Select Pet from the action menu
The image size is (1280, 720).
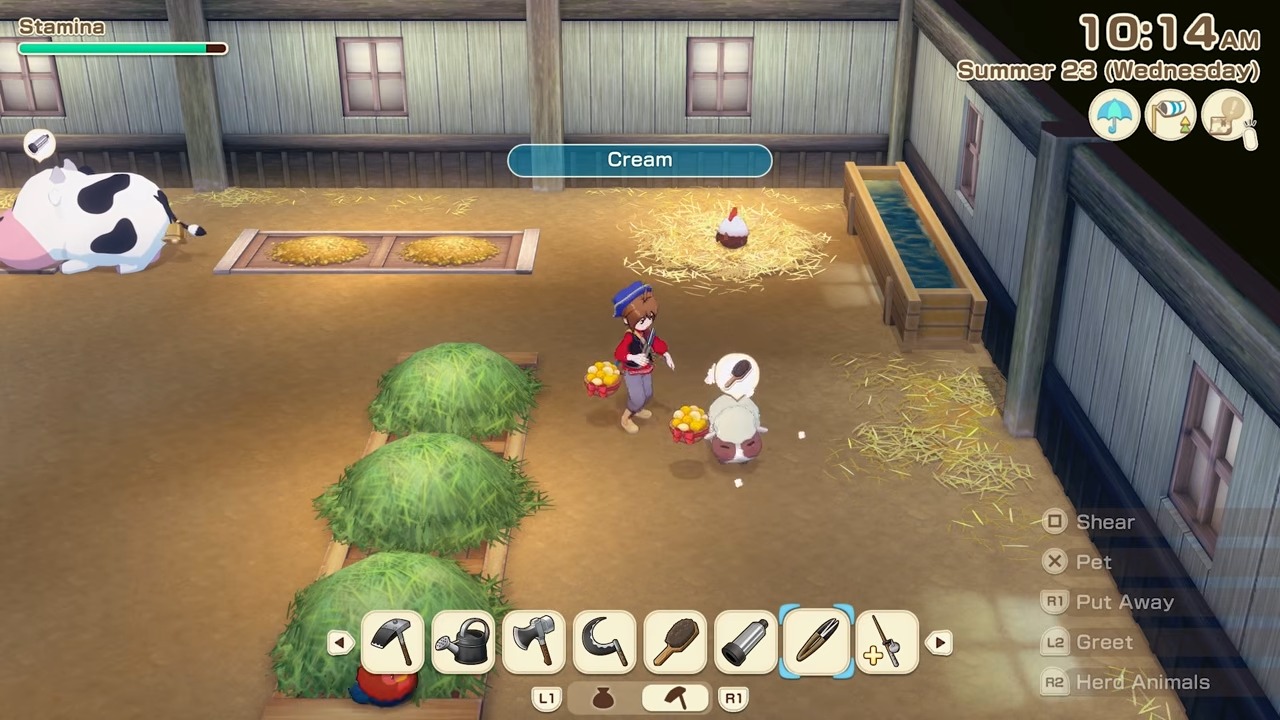pyautogui.click(x=1093, y=561)
